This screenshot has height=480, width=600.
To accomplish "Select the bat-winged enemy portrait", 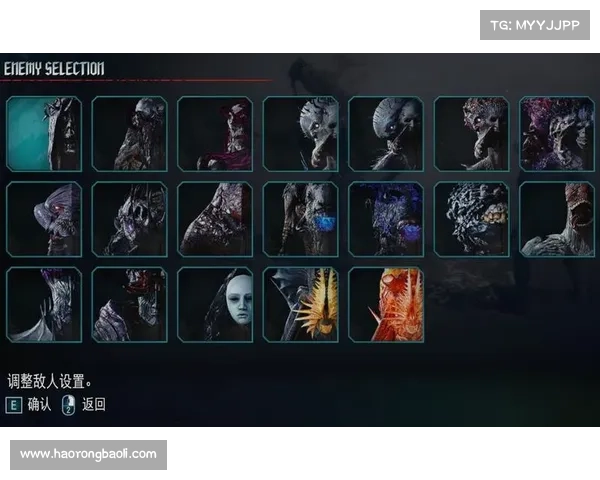I will click(x=43, y=304).
